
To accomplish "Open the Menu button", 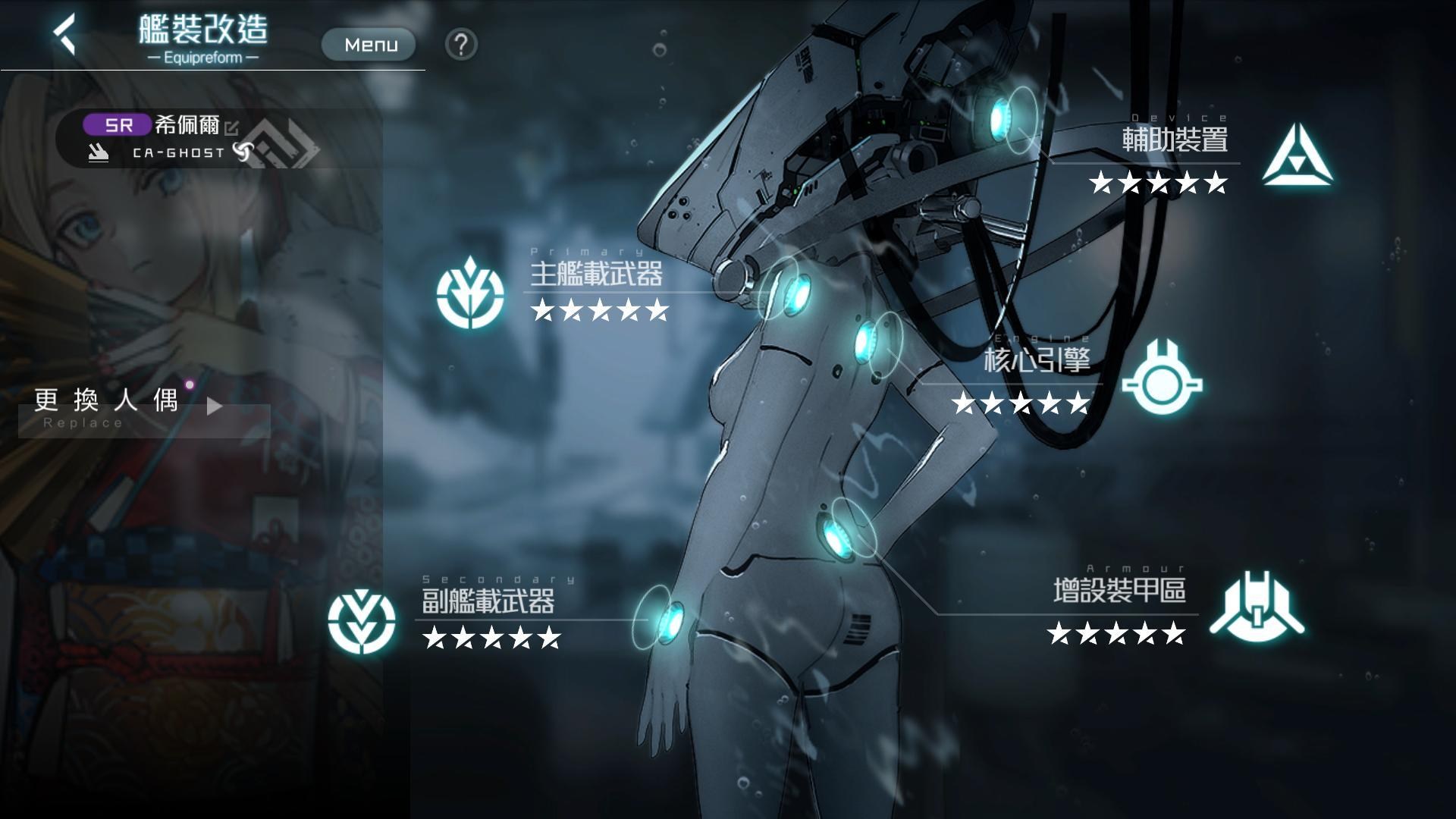I will click(x=369, y=45).
